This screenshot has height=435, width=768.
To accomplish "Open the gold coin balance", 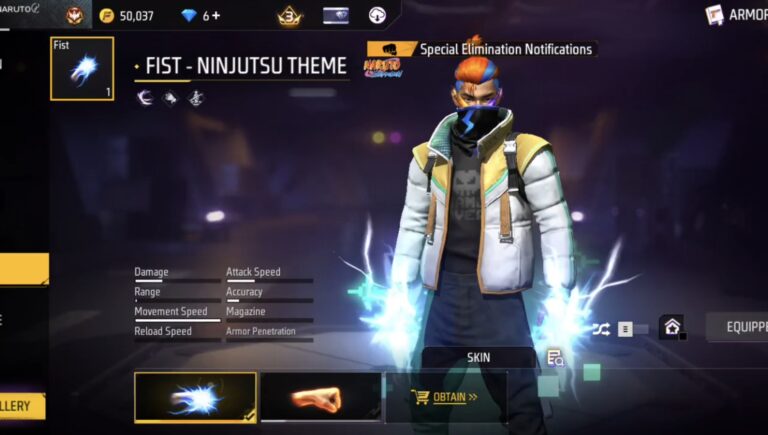I will tap(127, 16).
